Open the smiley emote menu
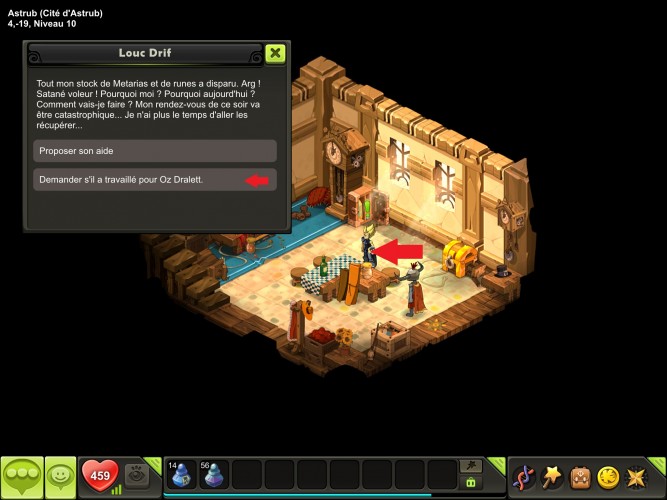The width and height of the screenshot is (667, 500). tap(61, 477)
